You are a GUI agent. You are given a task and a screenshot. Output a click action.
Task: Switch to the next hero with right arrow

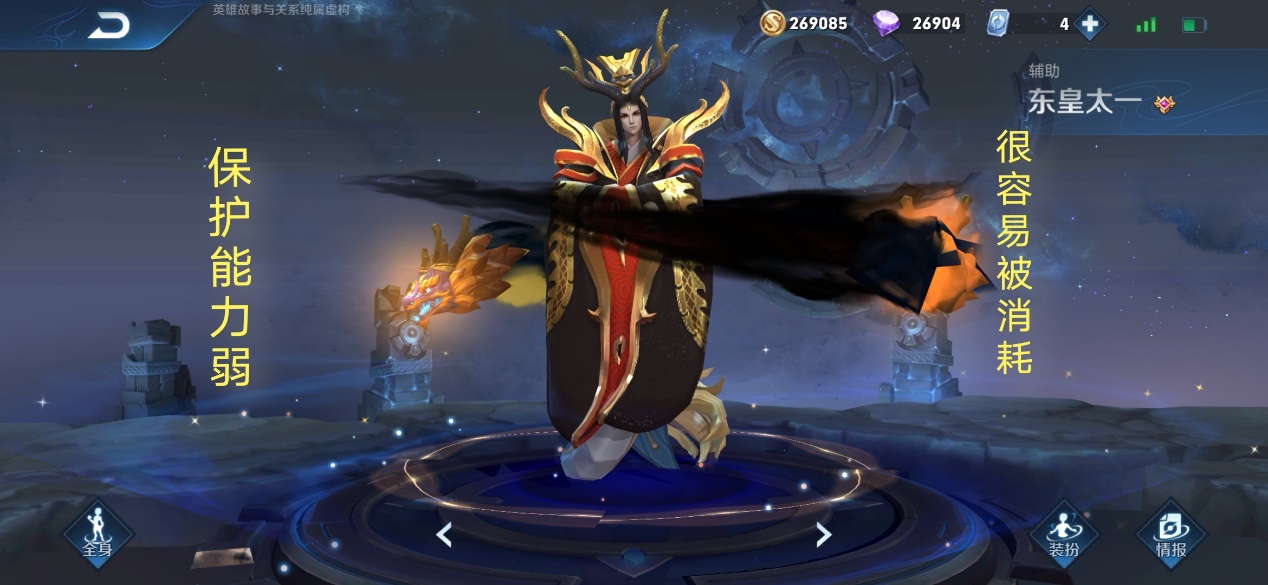pos(823,535)
